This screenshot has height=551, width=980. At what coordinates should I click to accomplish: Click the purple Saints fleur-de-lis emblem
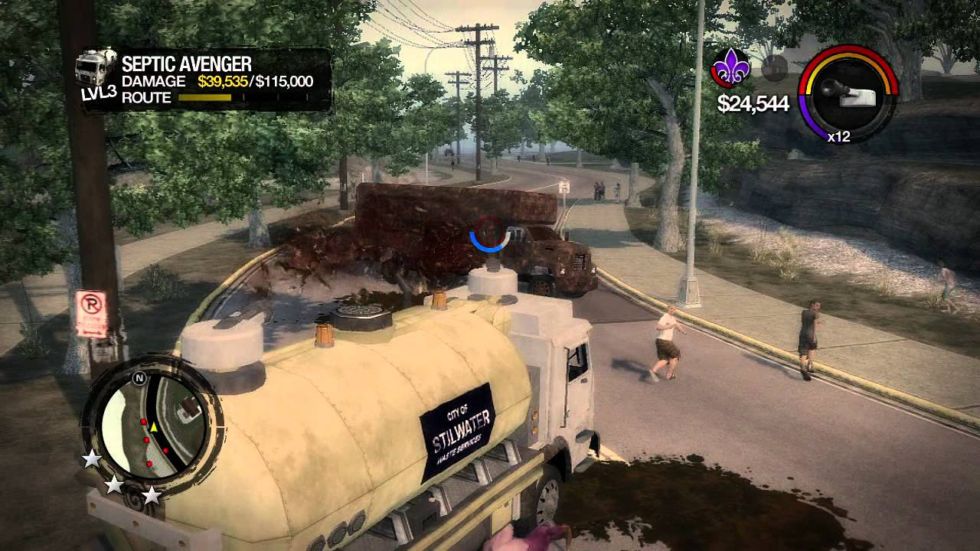pyautogui.click(x=729, y=68)
